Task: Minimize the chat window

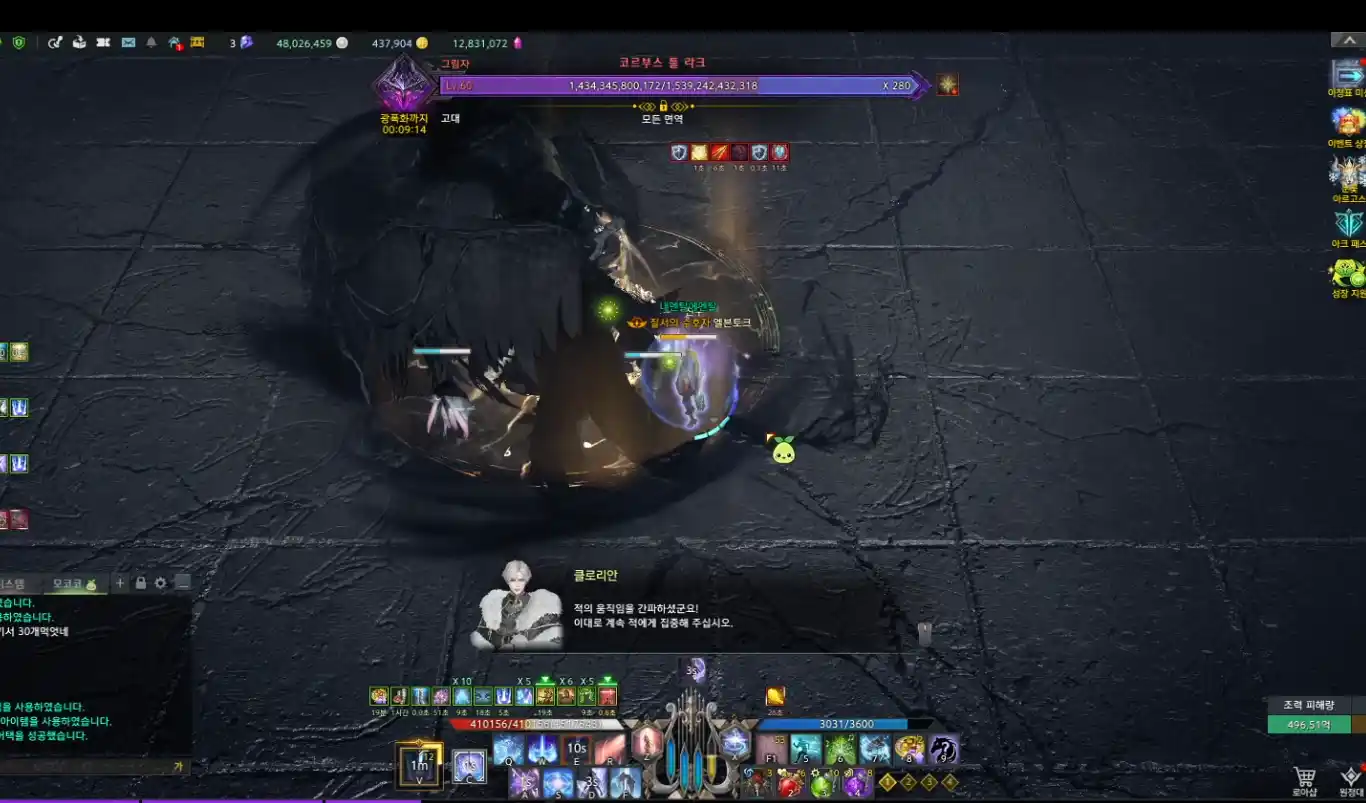Action: [x=182, y=583]
